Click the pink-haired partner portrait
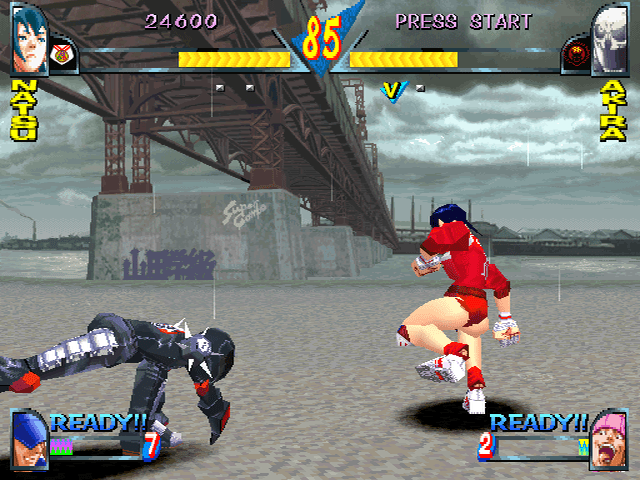This screenshot has height=480, width=640. (x=609, y=440)
